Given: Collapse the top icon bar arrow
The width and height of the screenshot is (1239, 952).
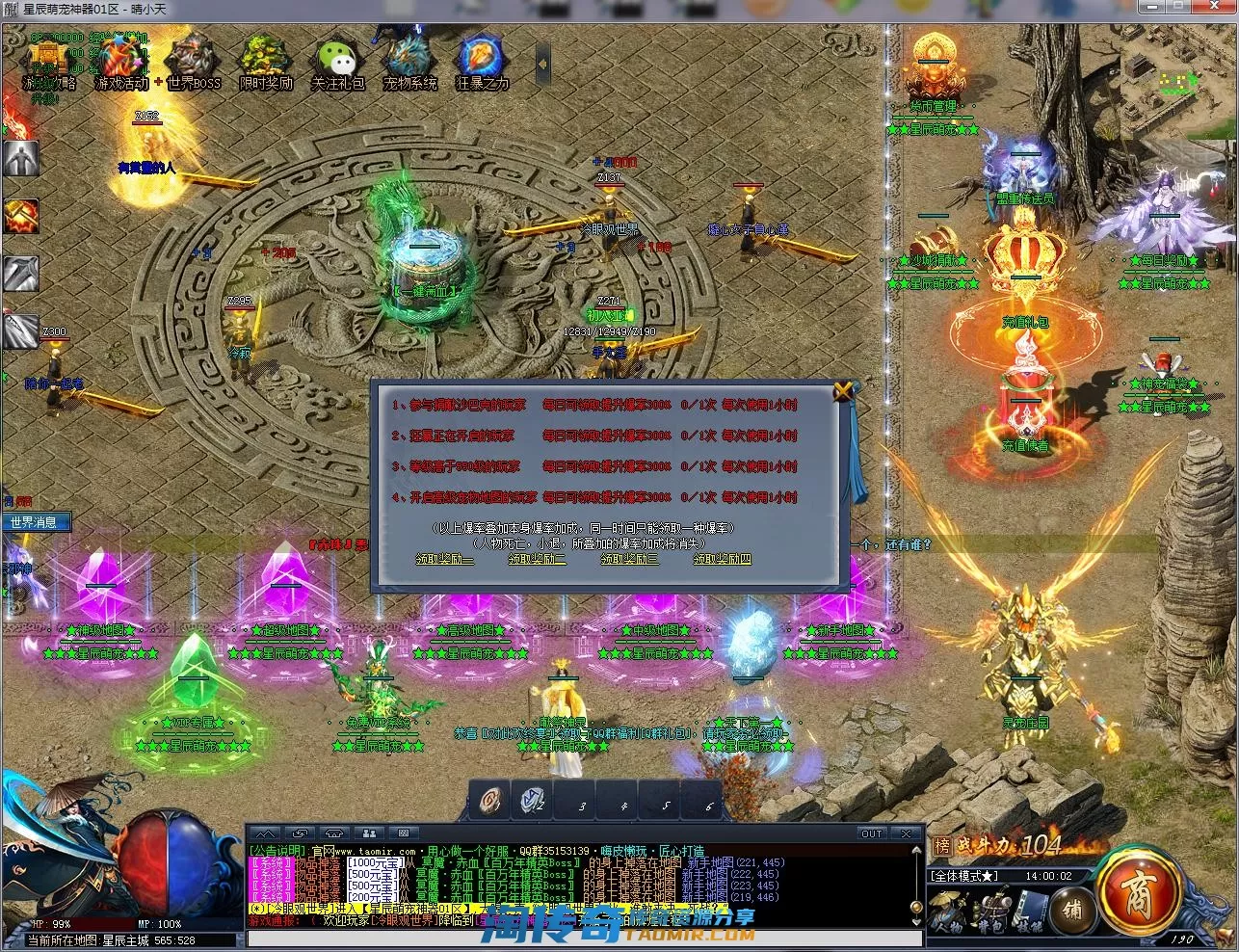Looking at the screenshot, I should point(542,64).
